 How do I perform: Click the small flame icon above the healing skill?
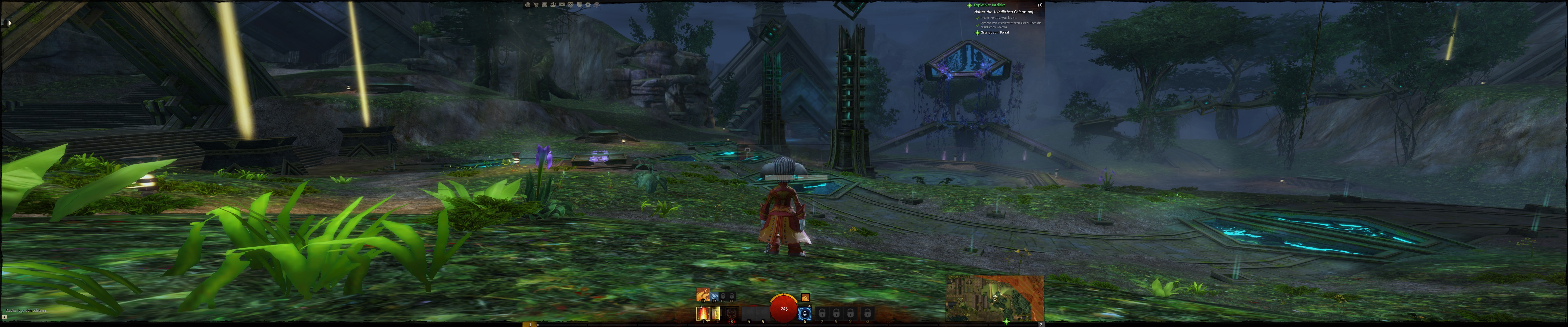tap(805, 298)
